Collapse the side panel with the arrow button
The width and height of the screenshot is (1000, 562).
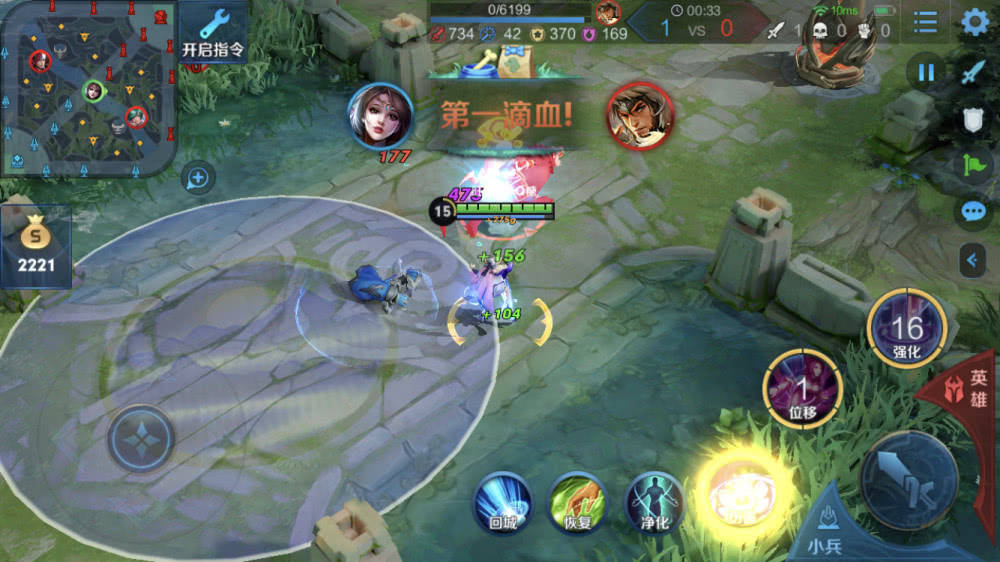tap(973, 260)
